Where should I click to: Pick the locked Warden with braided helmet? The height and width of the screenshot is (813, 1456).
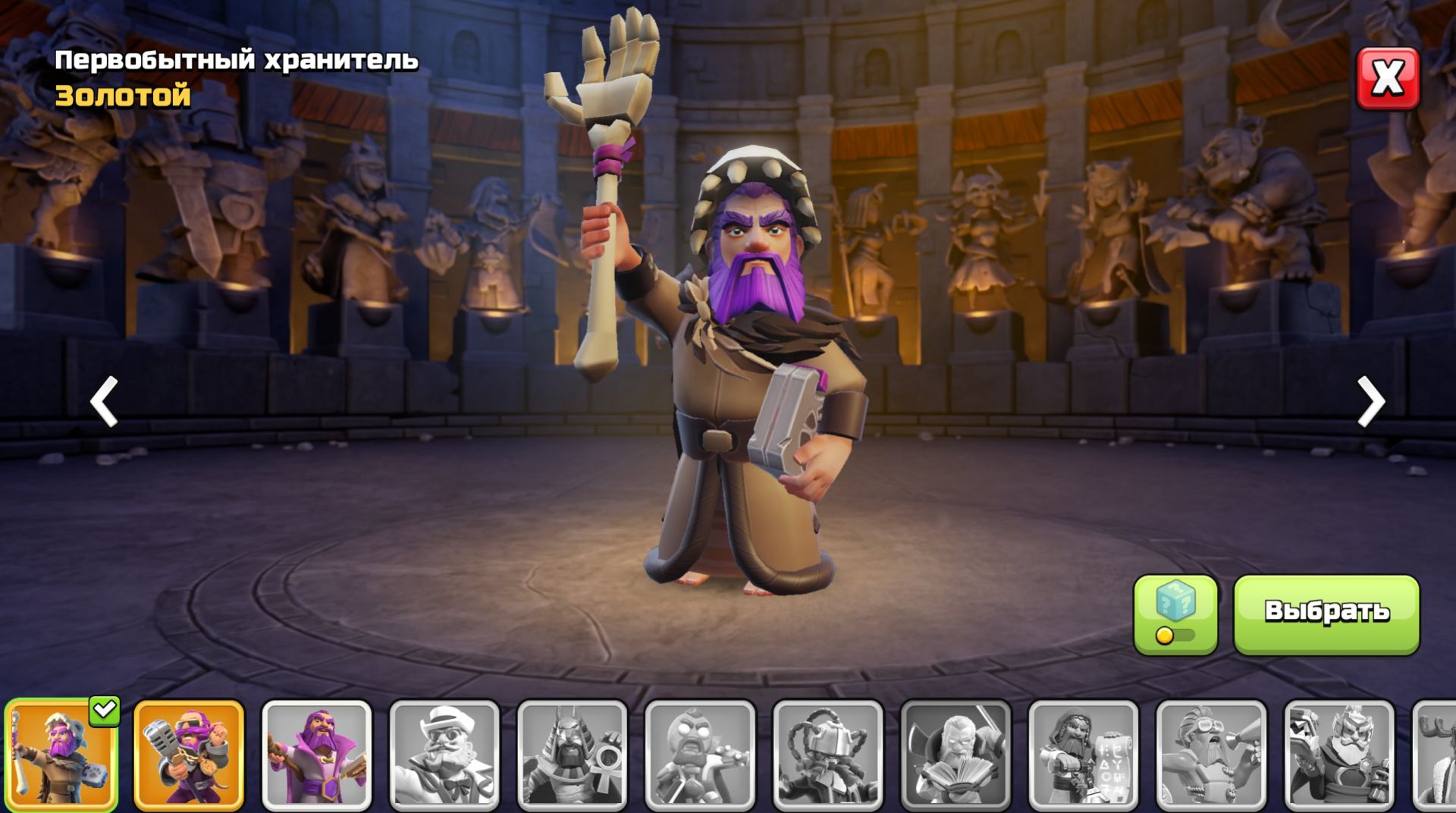(828, 755)
